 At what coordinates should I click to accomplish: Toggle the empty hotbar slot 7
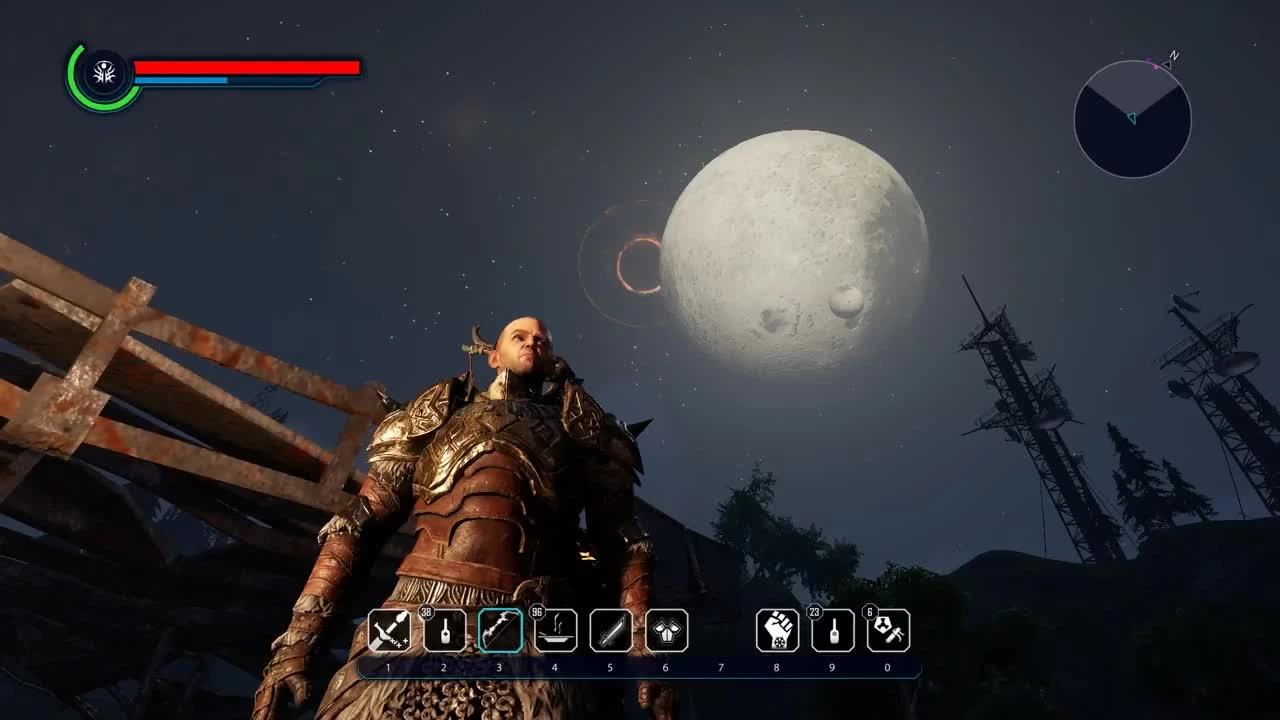pos(720,630)
